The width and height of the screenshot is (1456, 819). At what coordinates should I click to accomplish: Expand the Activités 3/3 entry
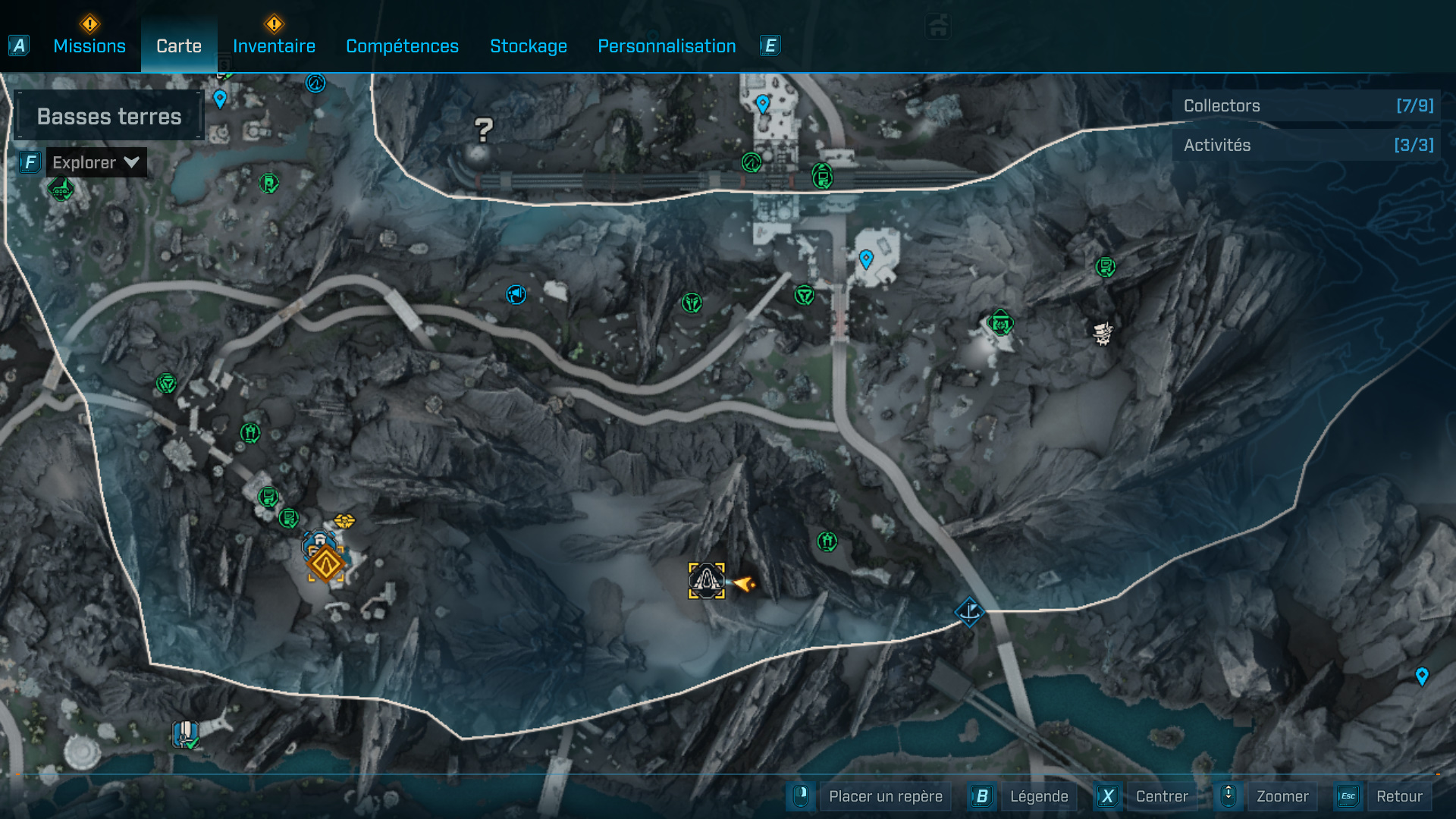click(1306, 145)
